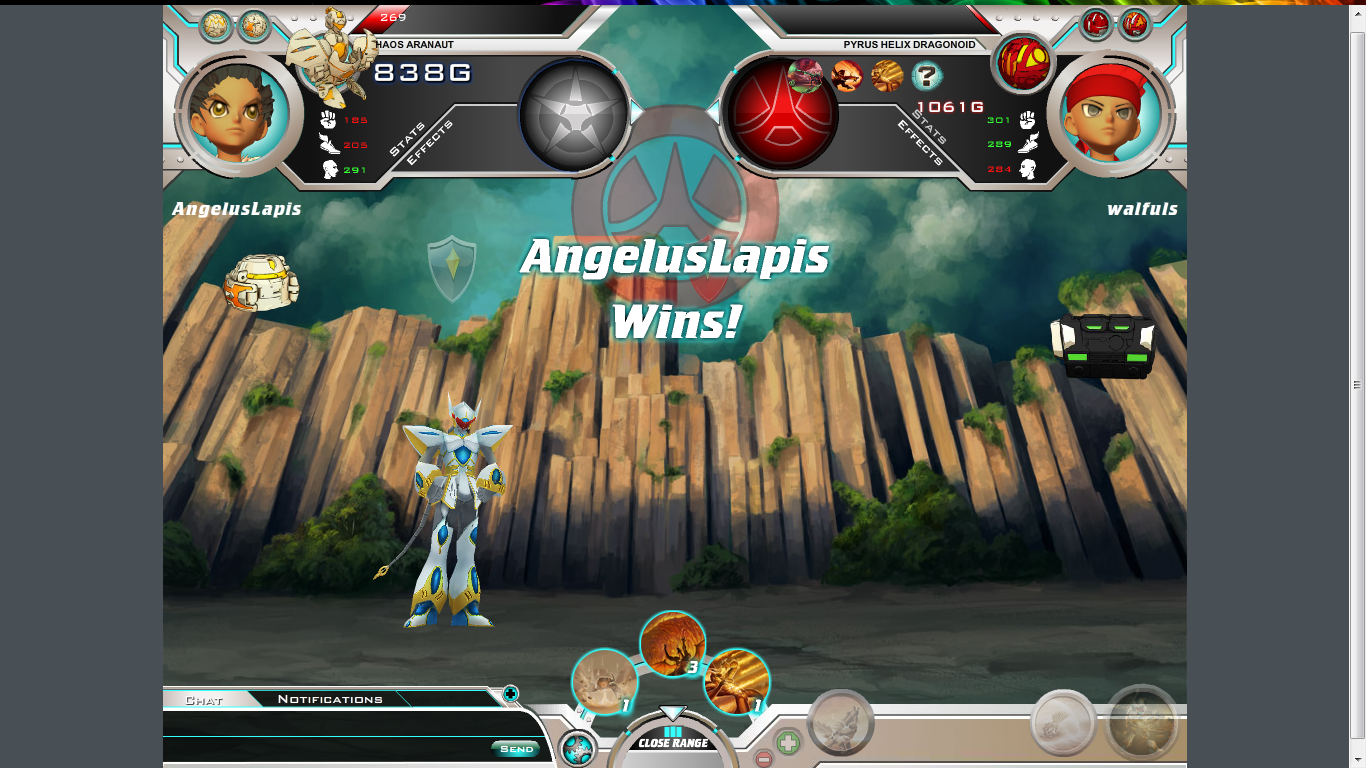Click the question mark effect icon

click(x=928, y=75)
